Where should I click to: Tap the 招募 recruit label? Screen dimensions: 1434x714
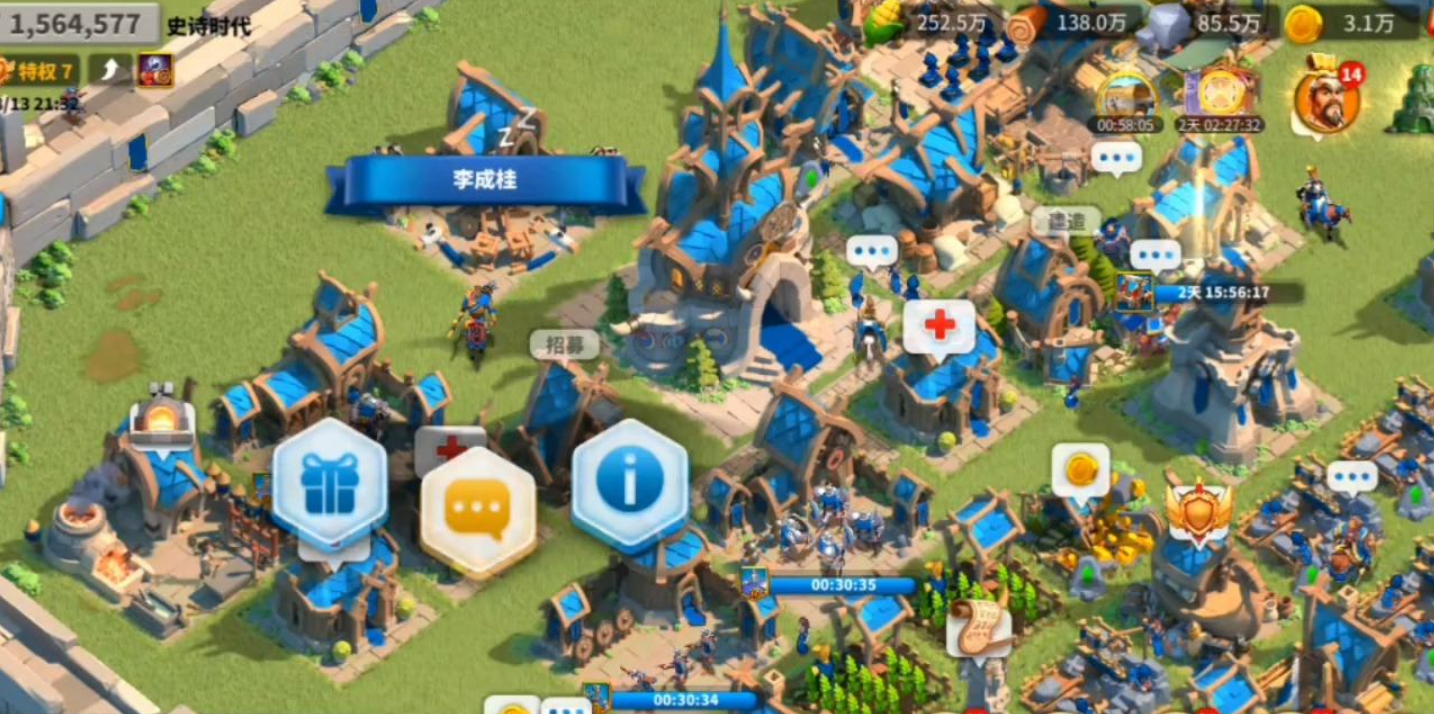[x=564, y=344]
